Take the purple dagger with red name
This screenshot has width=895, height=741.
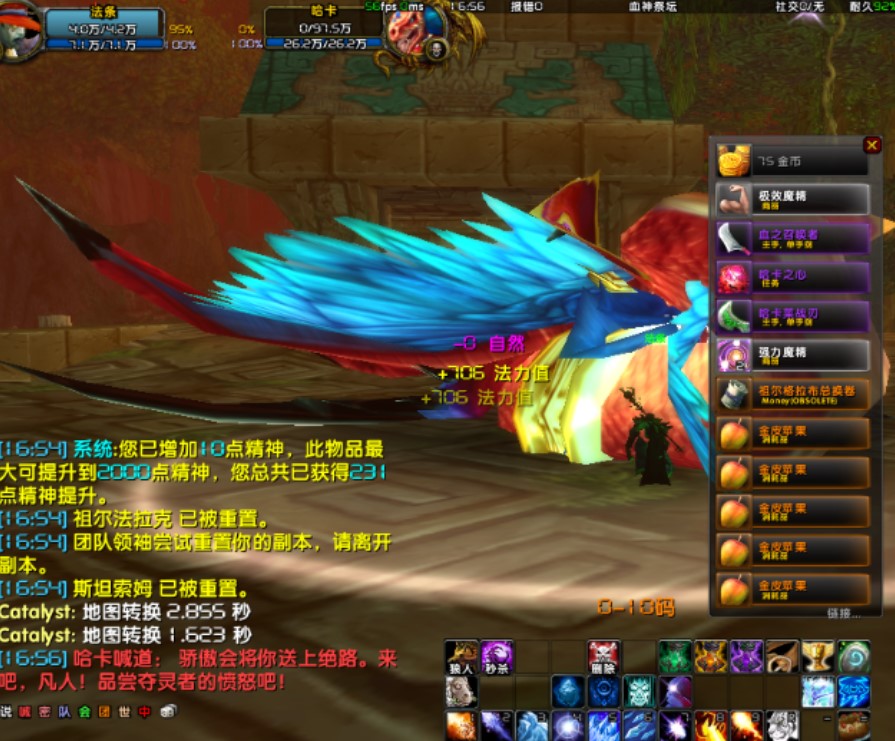(733, 238)
